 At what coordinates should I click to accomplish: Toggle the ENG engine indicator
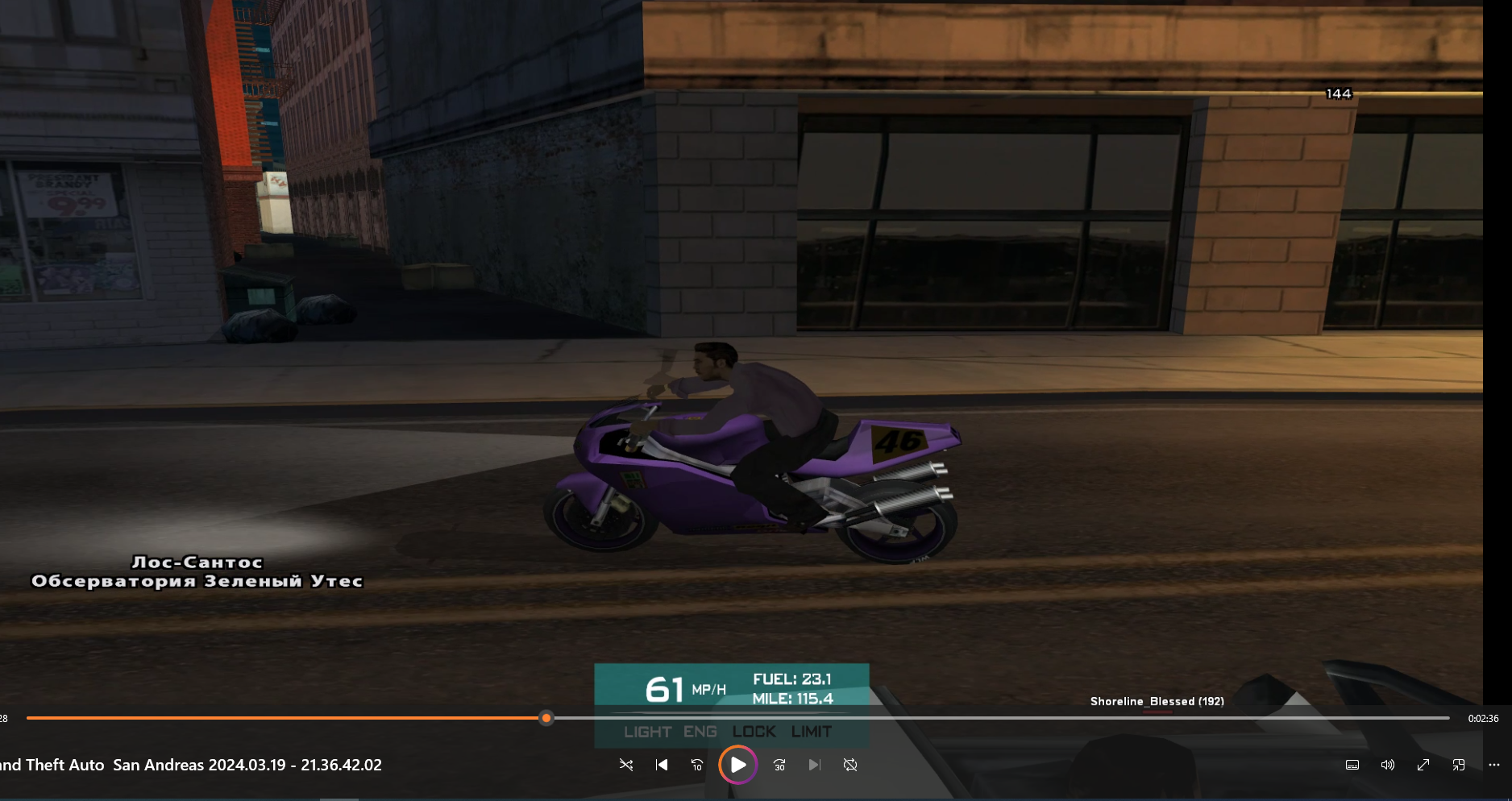(700, 732)
